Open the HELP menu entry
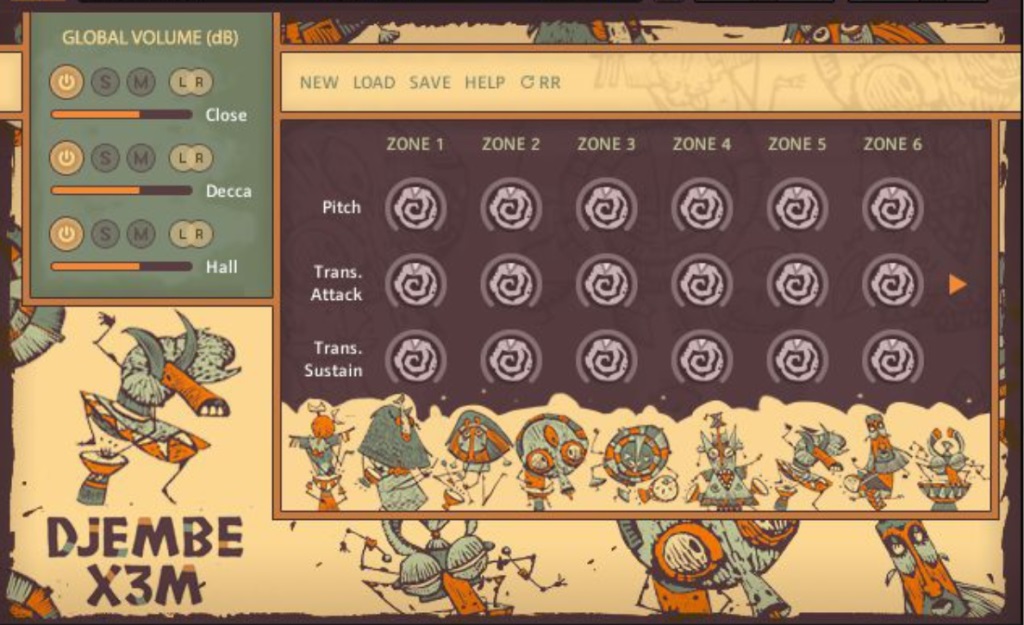Image resolution: width=1024 pixels, height=625 pixels. point(485,83)
